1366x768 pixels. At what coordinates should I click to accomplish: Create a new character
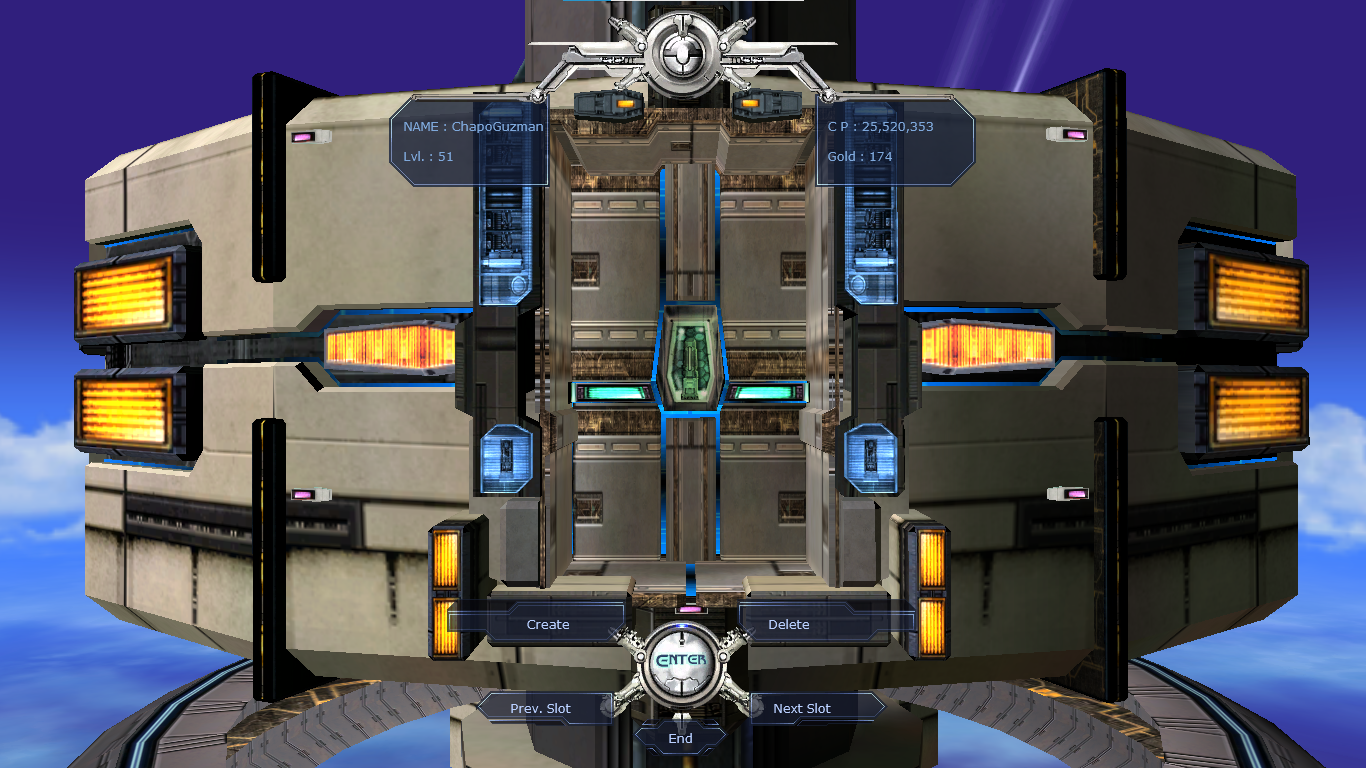coord(548,624)
